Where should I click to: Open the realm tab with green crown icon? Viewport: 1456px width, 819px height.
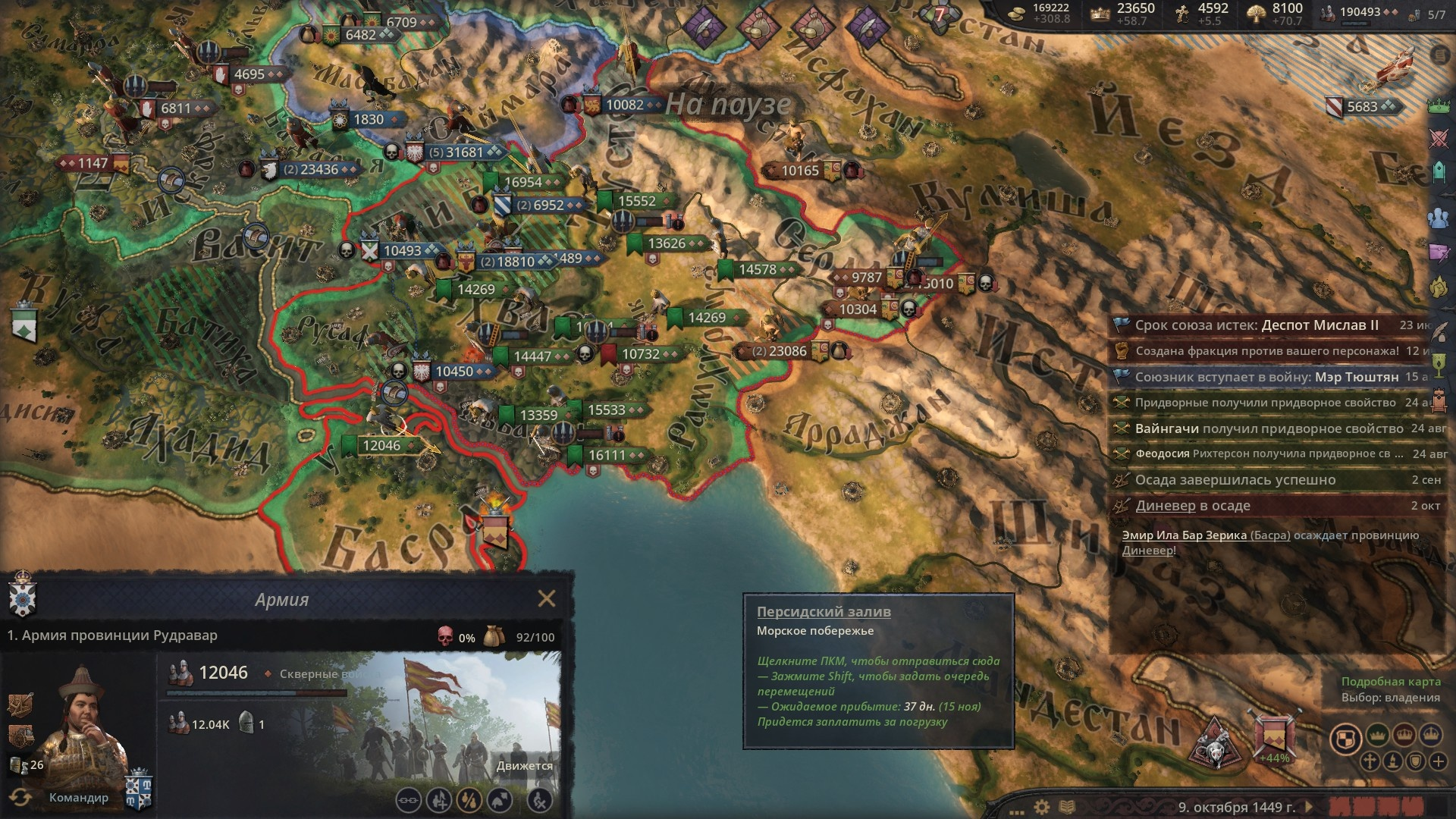point(1439,105)
